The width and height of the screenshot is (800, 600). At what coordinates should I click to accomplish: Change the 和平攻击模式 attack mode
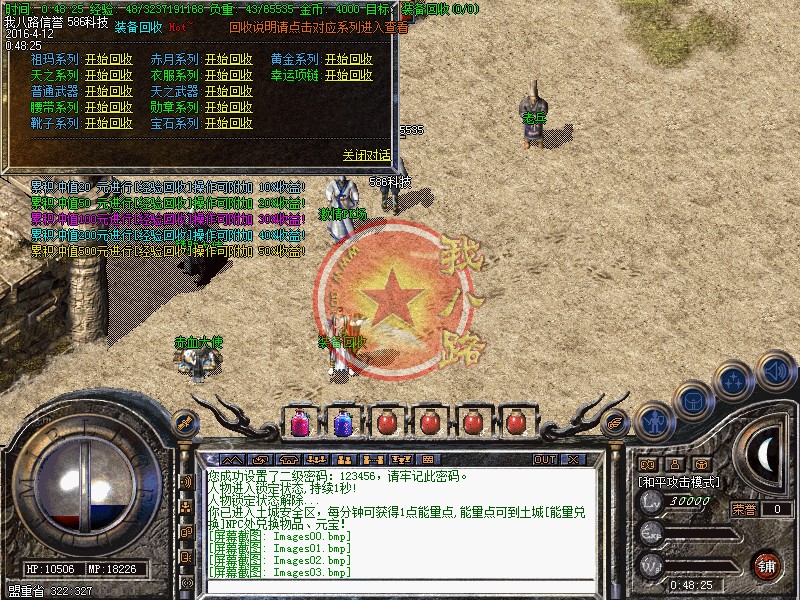pos(679,483)
